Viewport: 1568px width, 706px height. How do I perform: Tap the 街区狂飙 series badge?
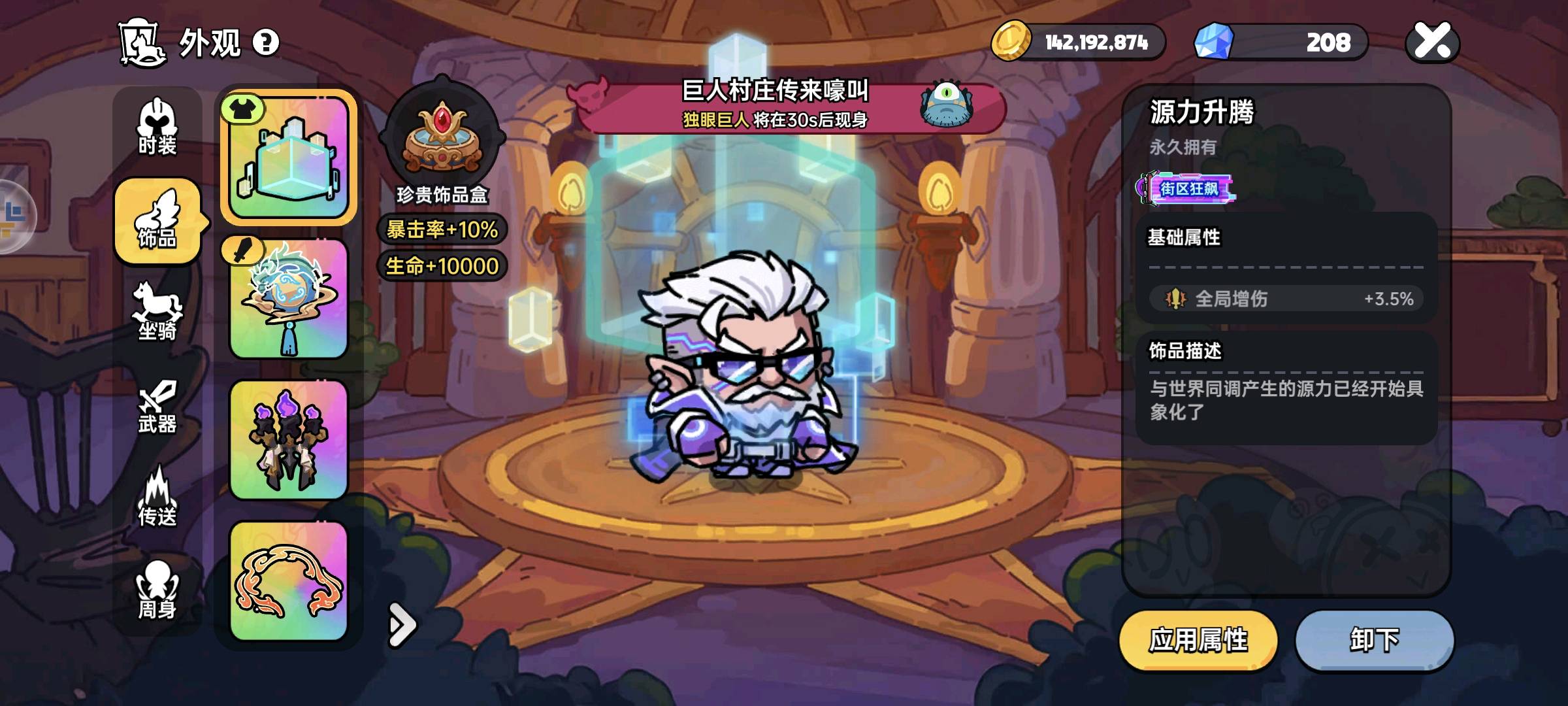pyautogui.click(x=1187, y=189)
